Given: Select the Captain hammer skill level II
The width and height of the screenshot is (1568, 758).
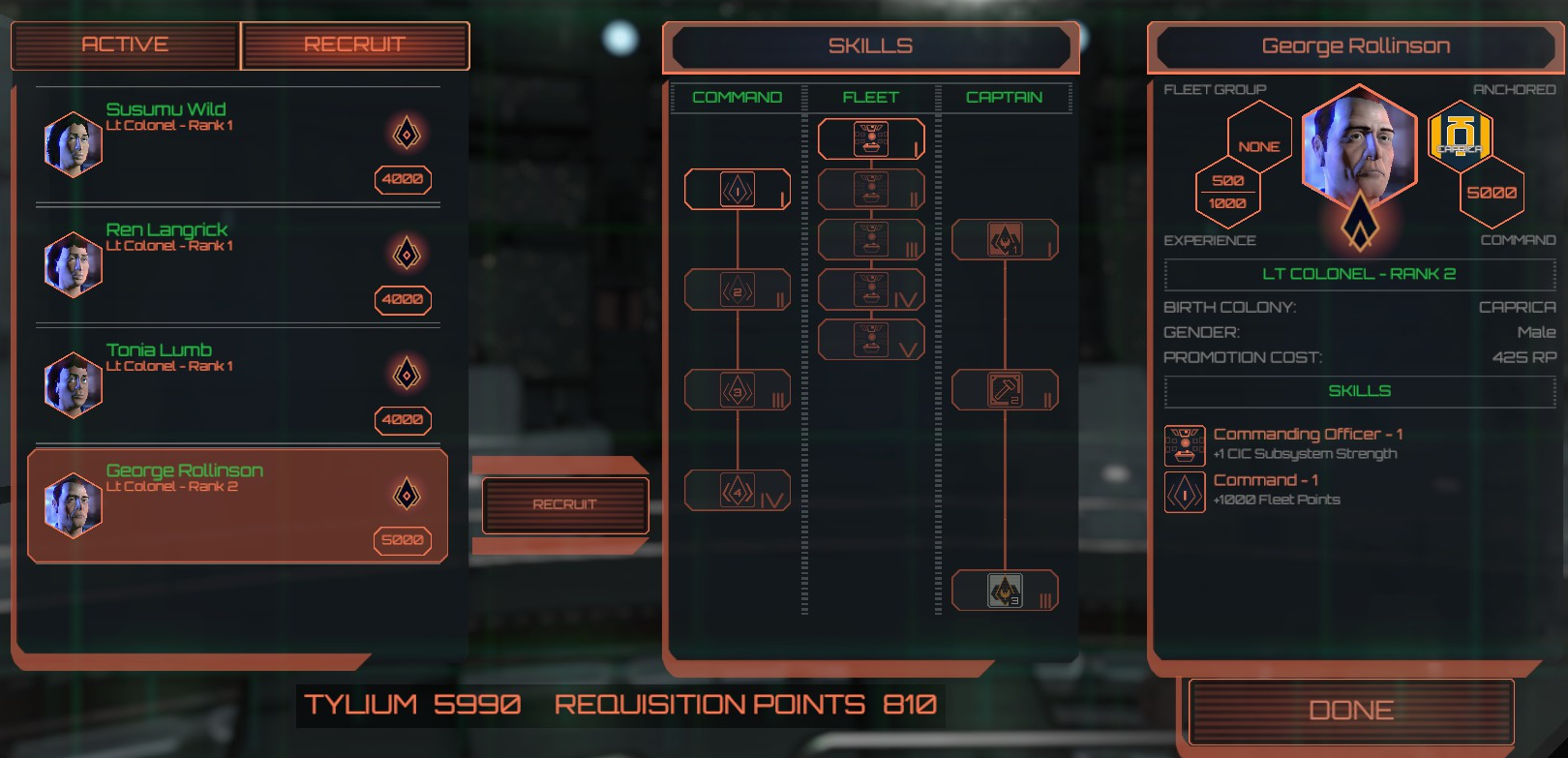Looking at the screenshot, I should point(1005,390).
